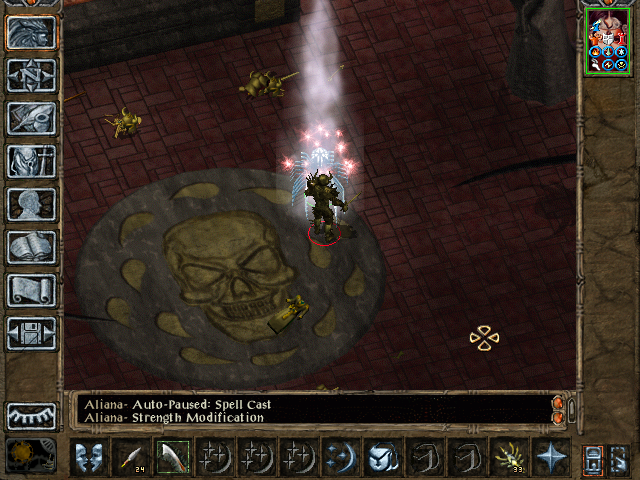Screen dimensions: 640x480
Task: Activate the crescent and star quick slot
Action: coord(340,457)
